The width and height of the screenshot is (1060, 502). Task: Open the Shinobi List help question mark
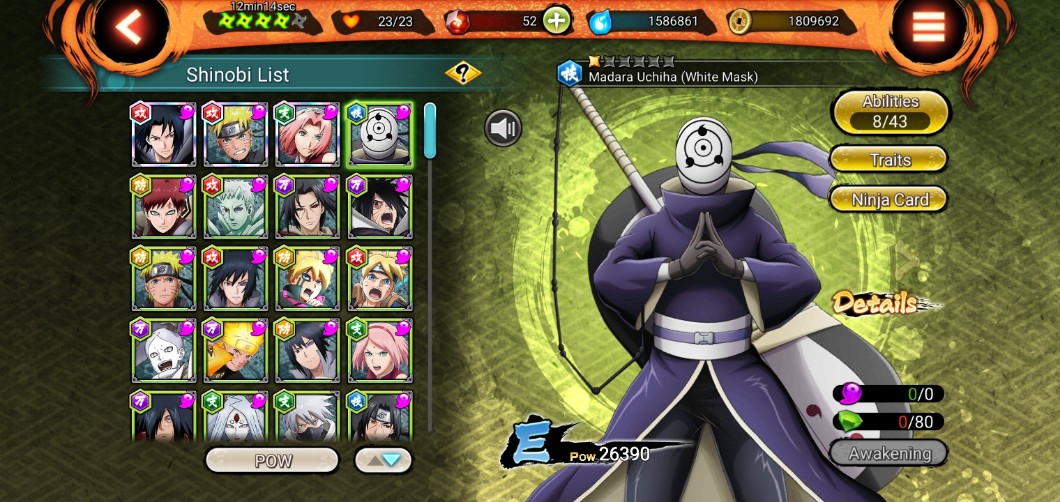[462, 73]
